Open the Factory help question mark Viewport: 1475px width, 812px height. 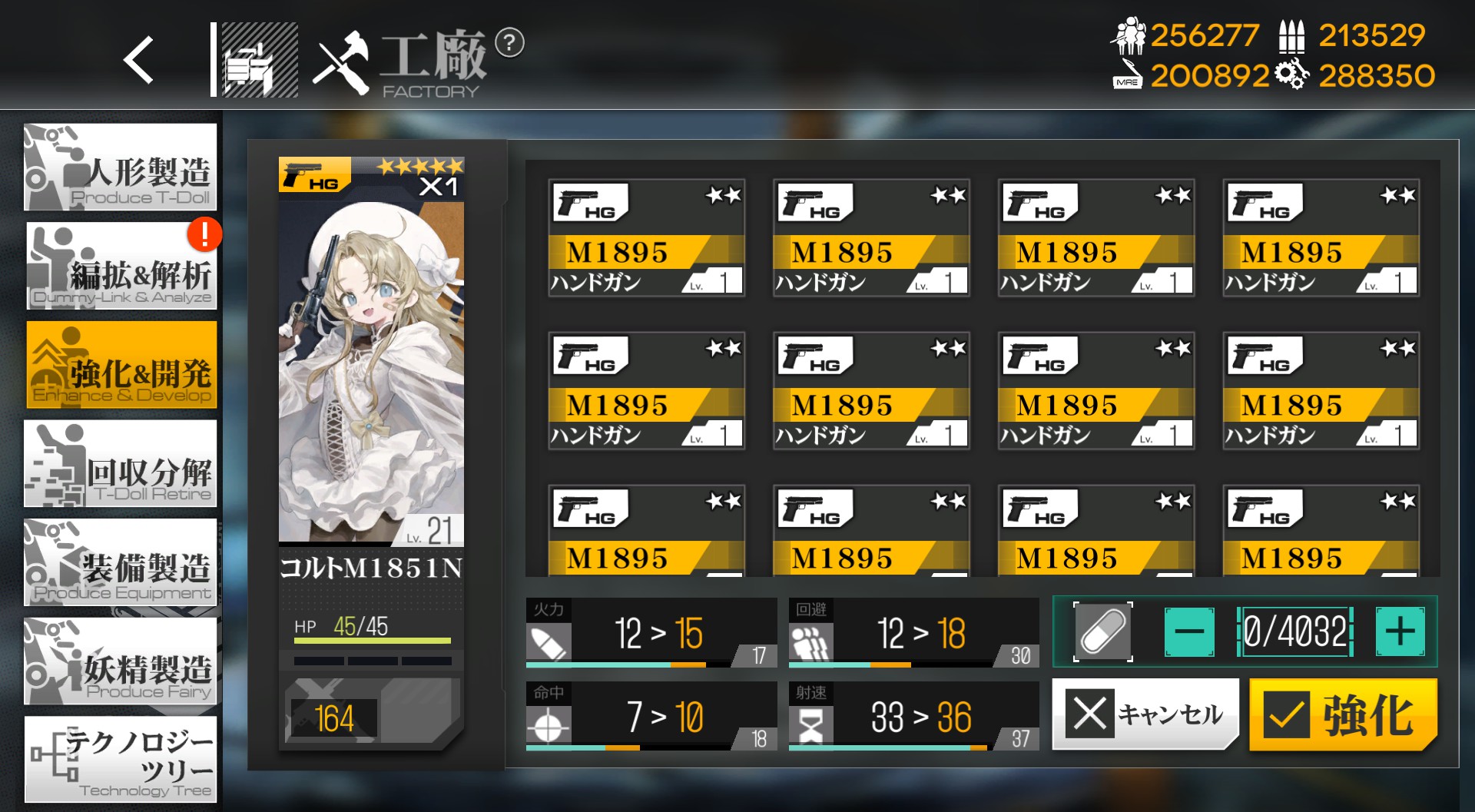509,43
